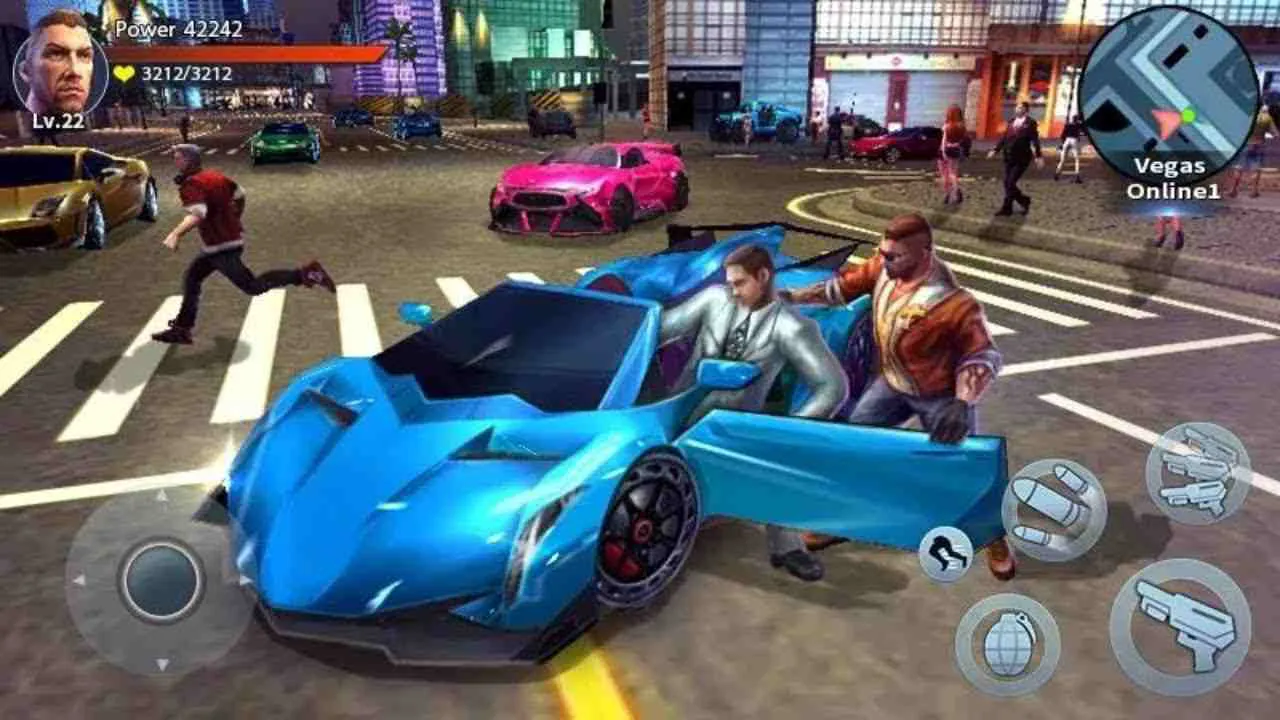Screen dimensions: 1280x720
Task: Toggle the crouch action button
Action: (x=945, y=551)
